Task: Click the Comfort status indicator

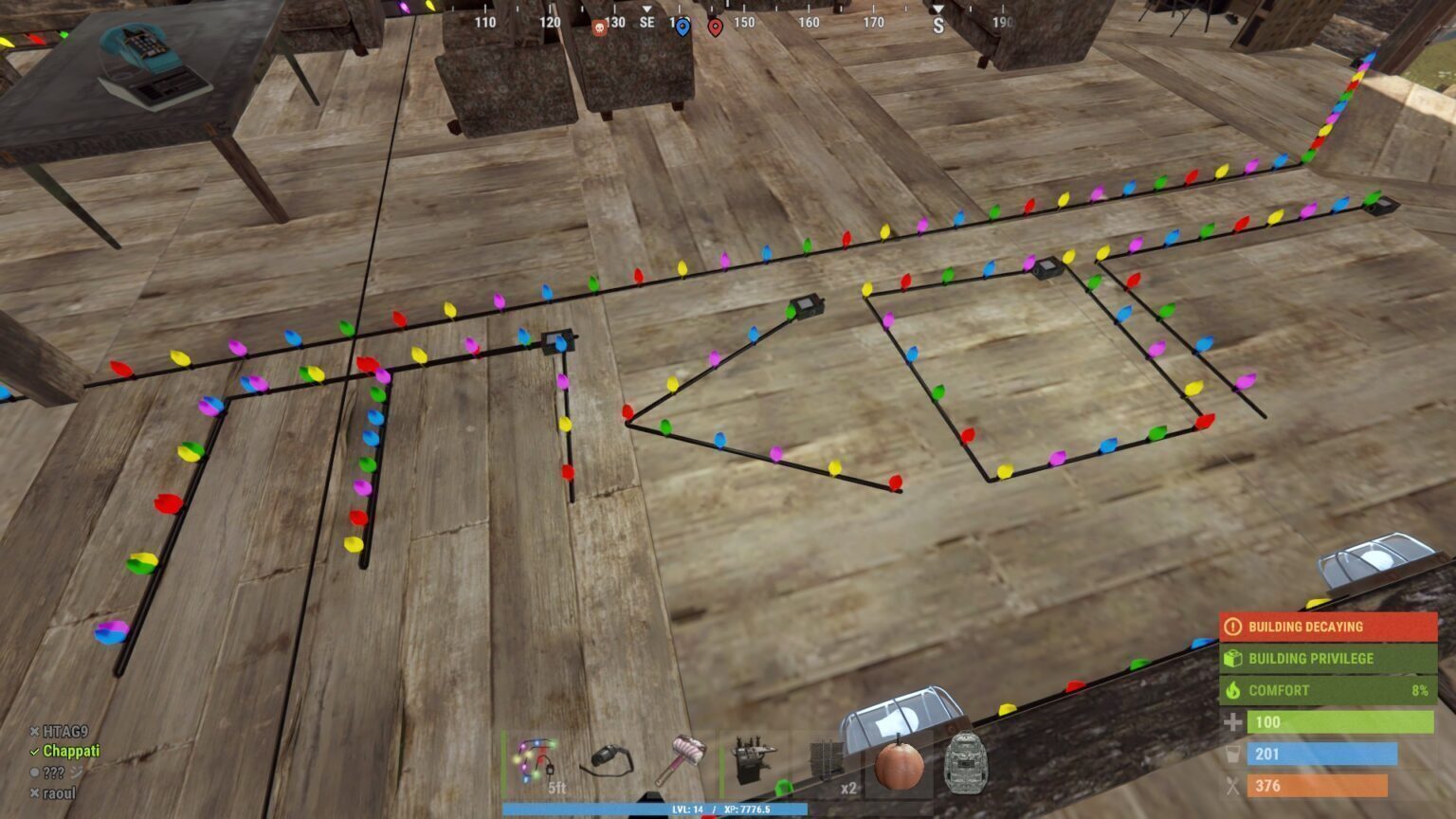Action: pos(1327,690)
